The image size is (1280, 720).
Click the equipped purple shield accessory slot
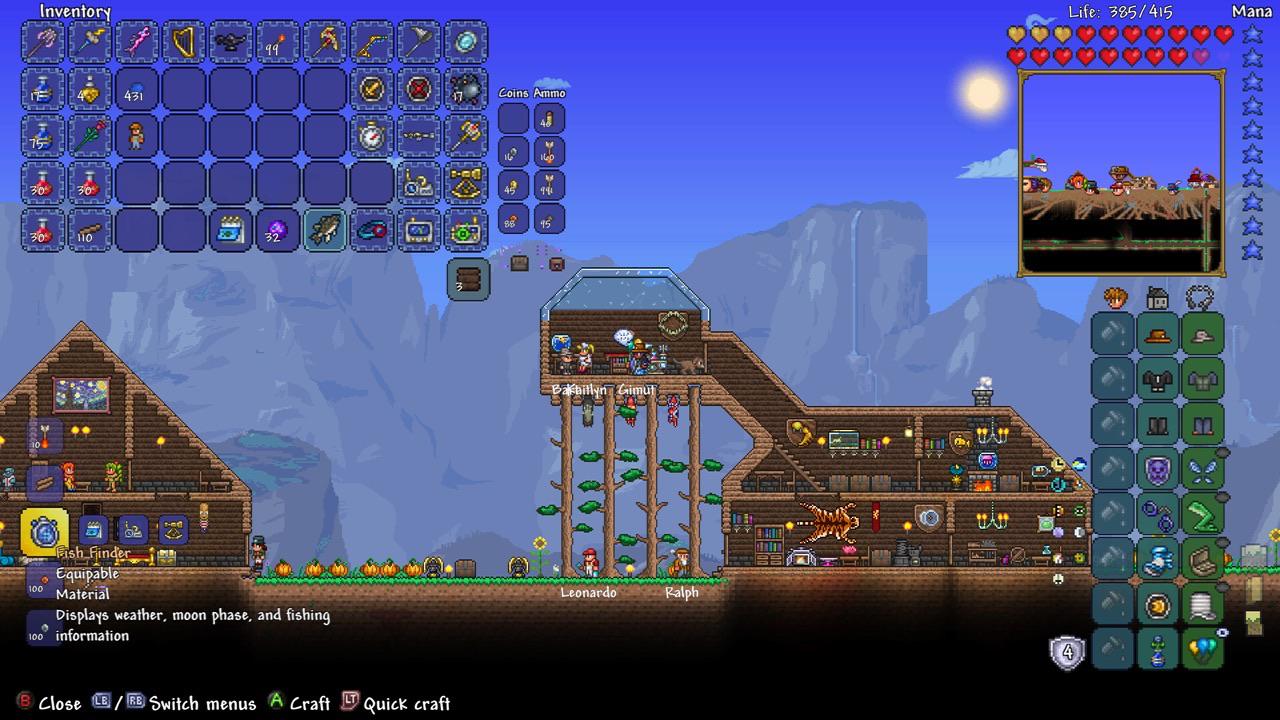1157,468
